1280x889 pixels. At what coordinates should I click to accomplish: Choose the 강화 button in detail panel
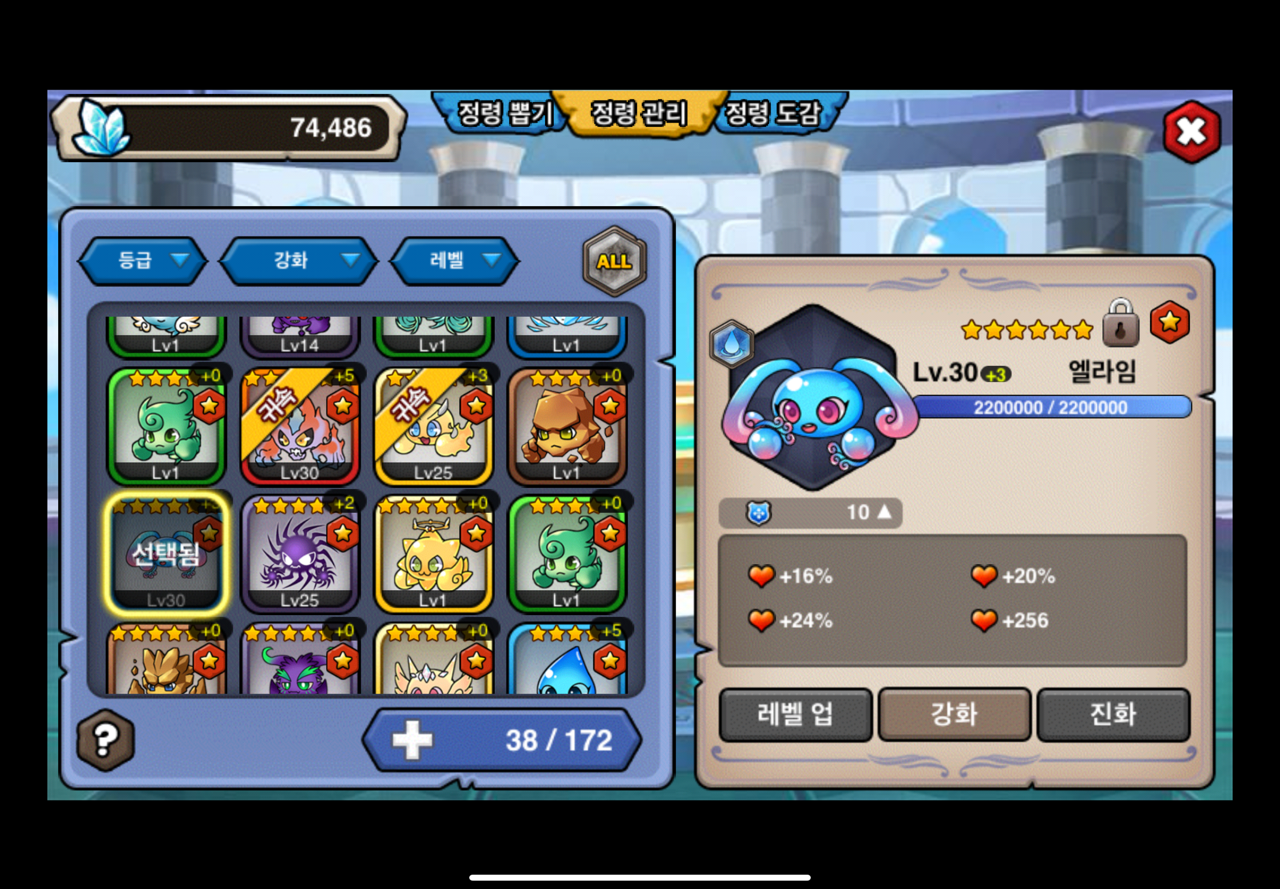[x=954, y=715]
